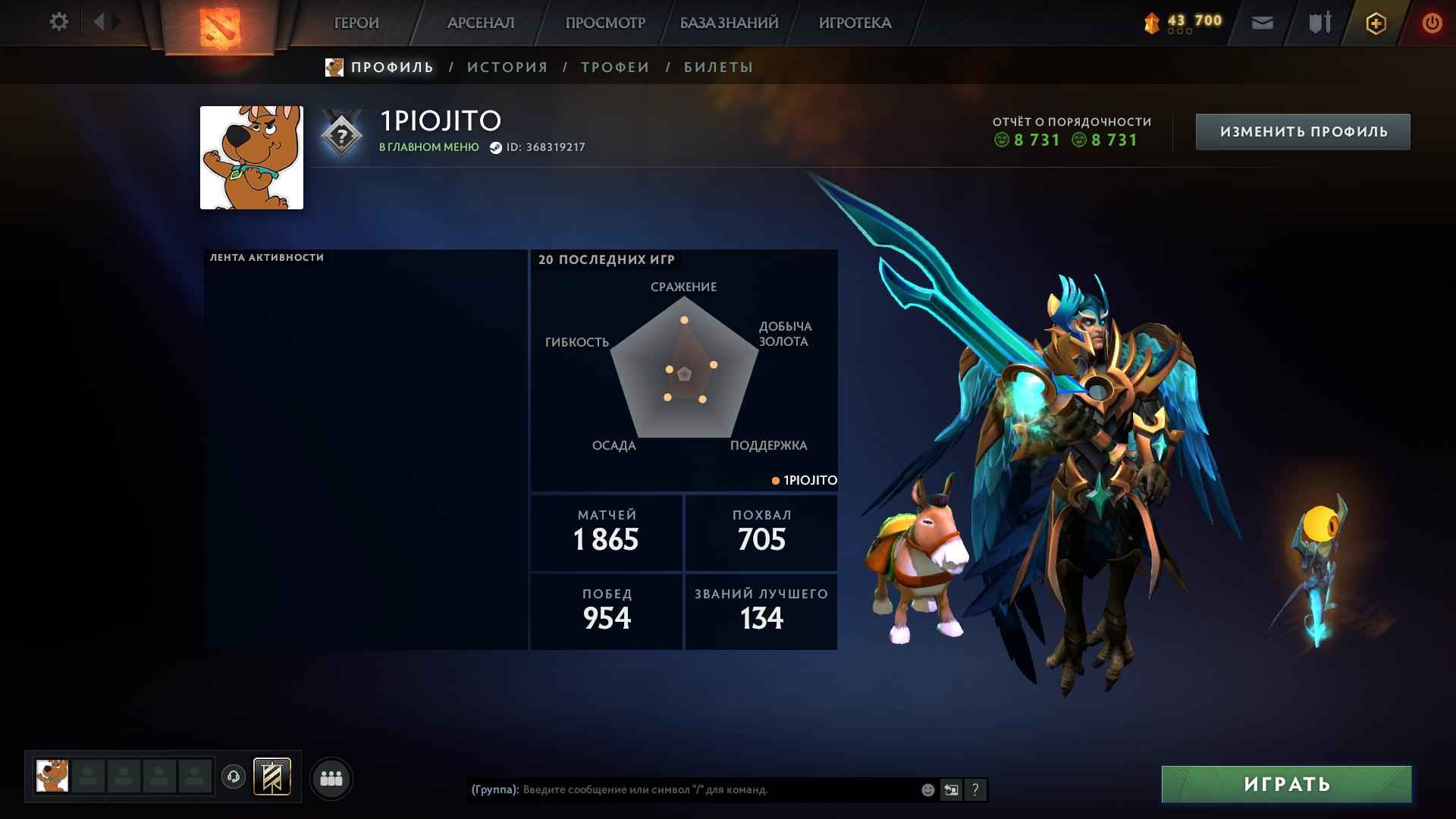
Task: Click the Steam icon next to player ID
Action: coord(497,149)
